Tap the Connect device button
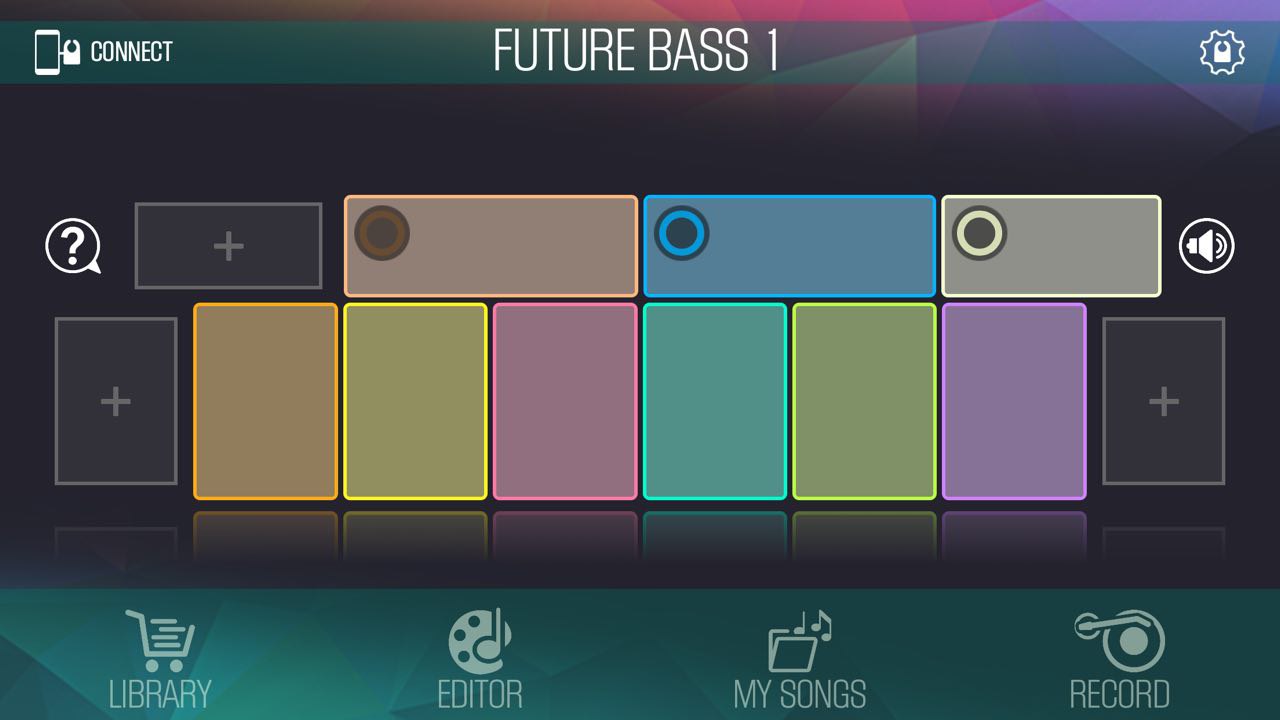1280x720 pixels. 104,52
